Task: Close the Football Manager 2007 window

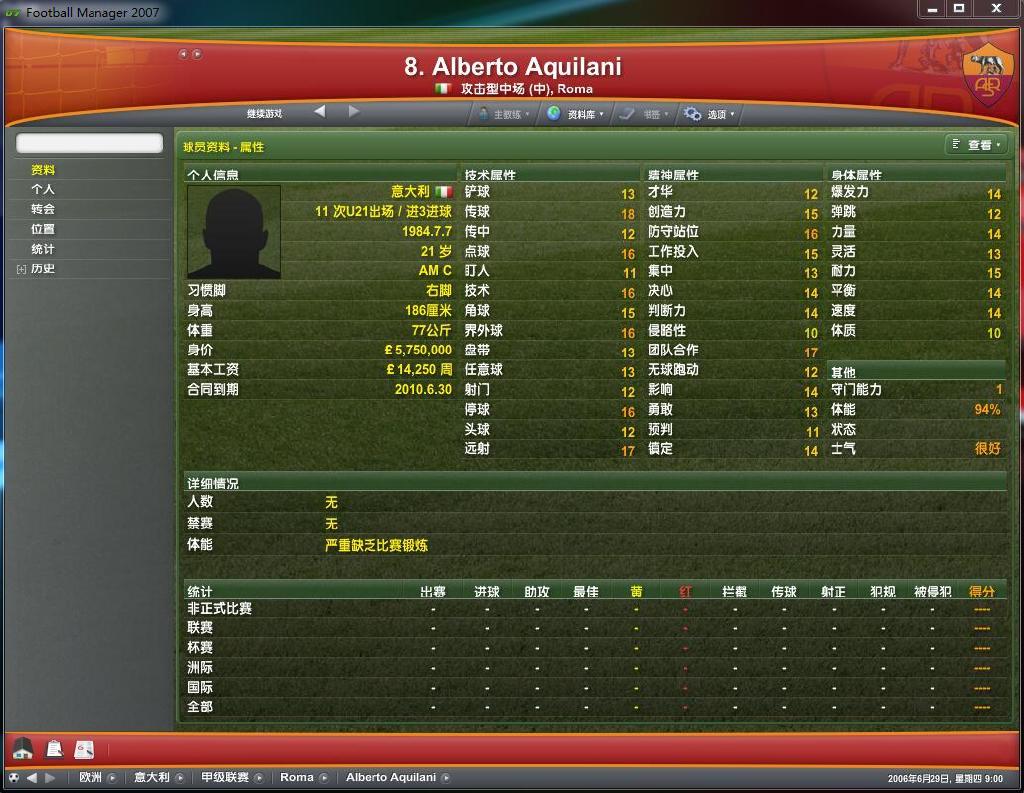Action: (x=995, y=8)
